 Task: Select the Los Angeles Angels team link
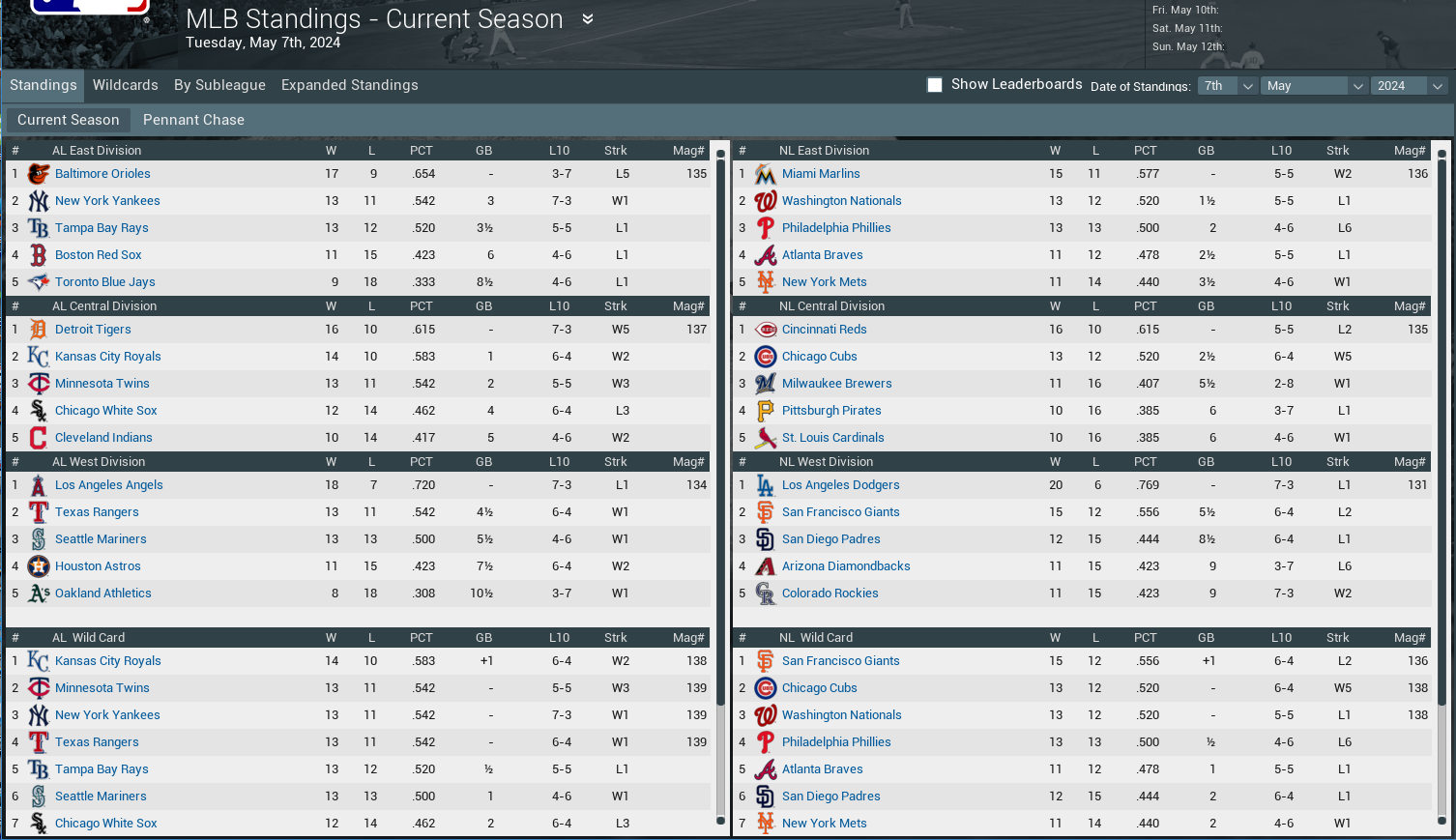point(108,485)
